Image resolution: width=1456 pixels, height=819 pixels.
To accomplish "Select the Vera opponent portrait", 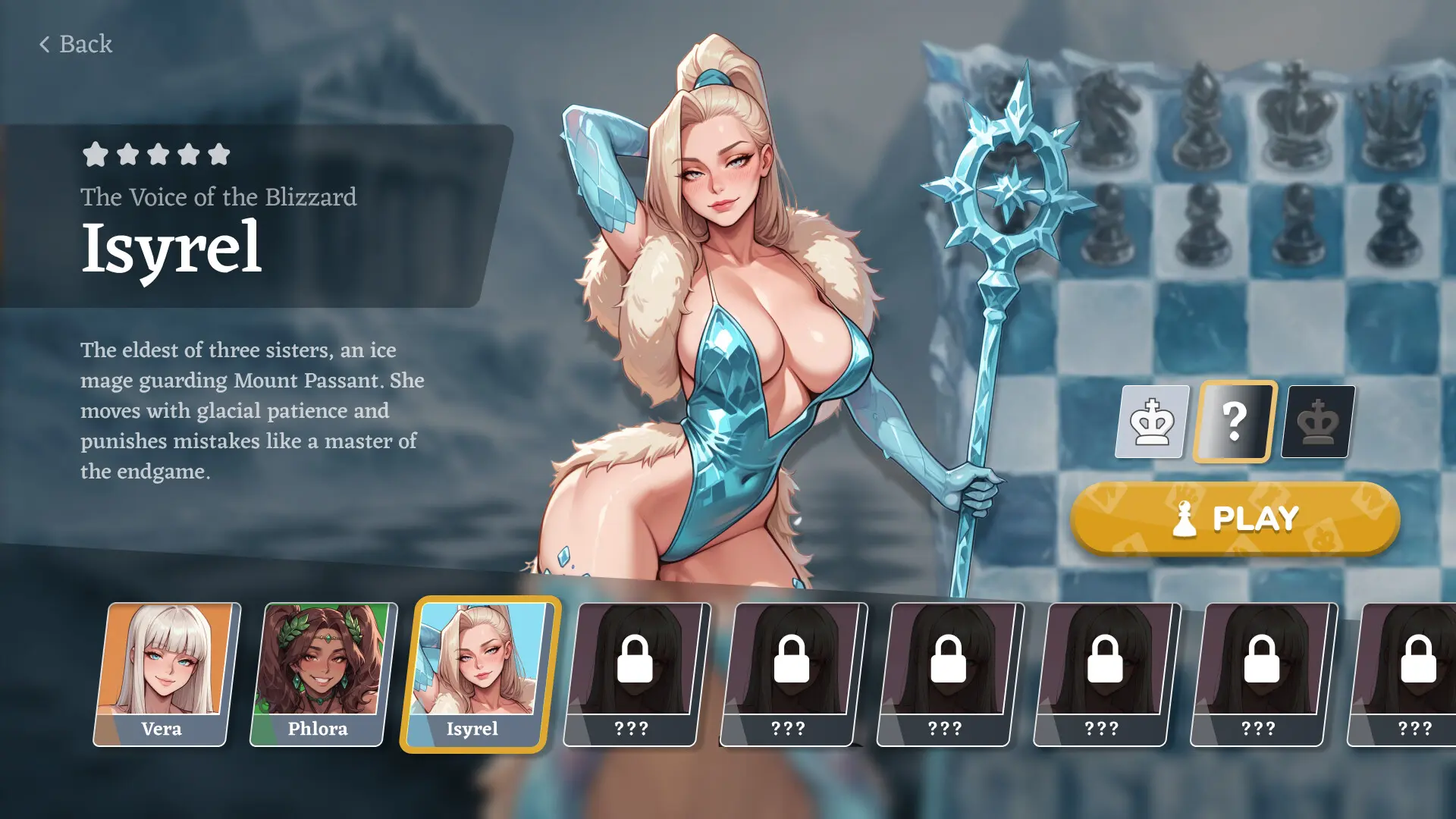I will (165, 673).
